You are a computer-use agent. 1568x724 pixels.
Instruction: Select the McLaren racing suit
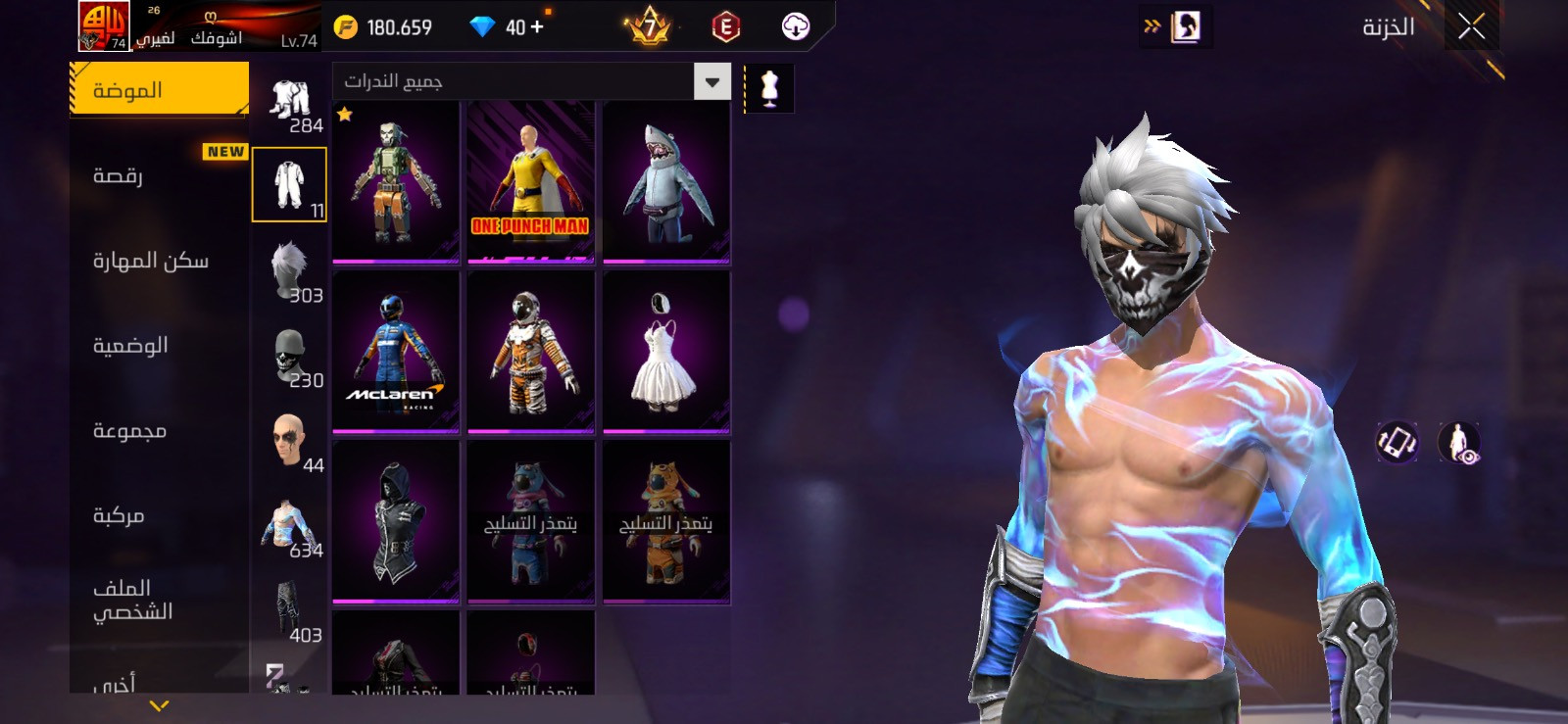396,352
